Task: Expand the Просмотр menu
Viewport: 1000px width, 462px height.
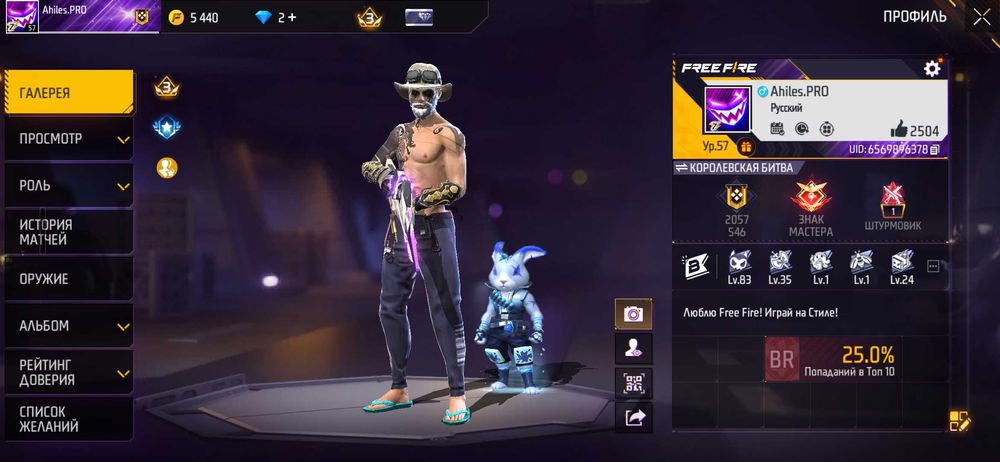Action: pos(67,139)
